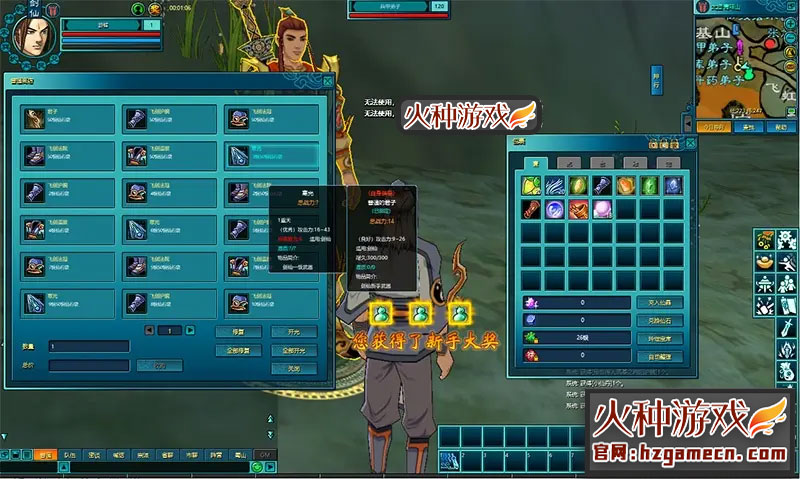
Task: Click the 关闭 button in shop panel
Action: click(x=293, y=368)
